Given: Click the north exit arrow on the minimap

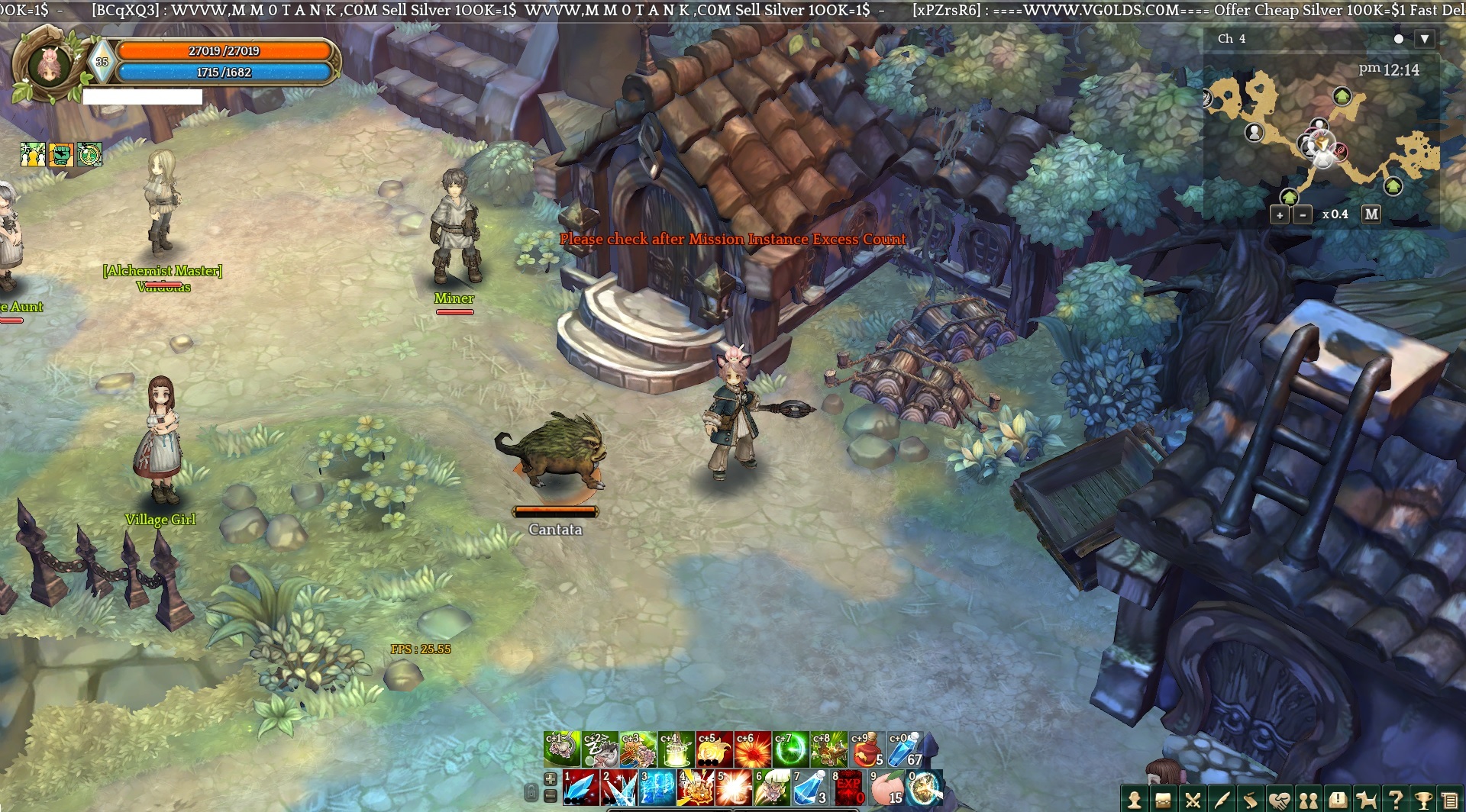Looking at the screenshot, I should click(x=1342, y=96).
